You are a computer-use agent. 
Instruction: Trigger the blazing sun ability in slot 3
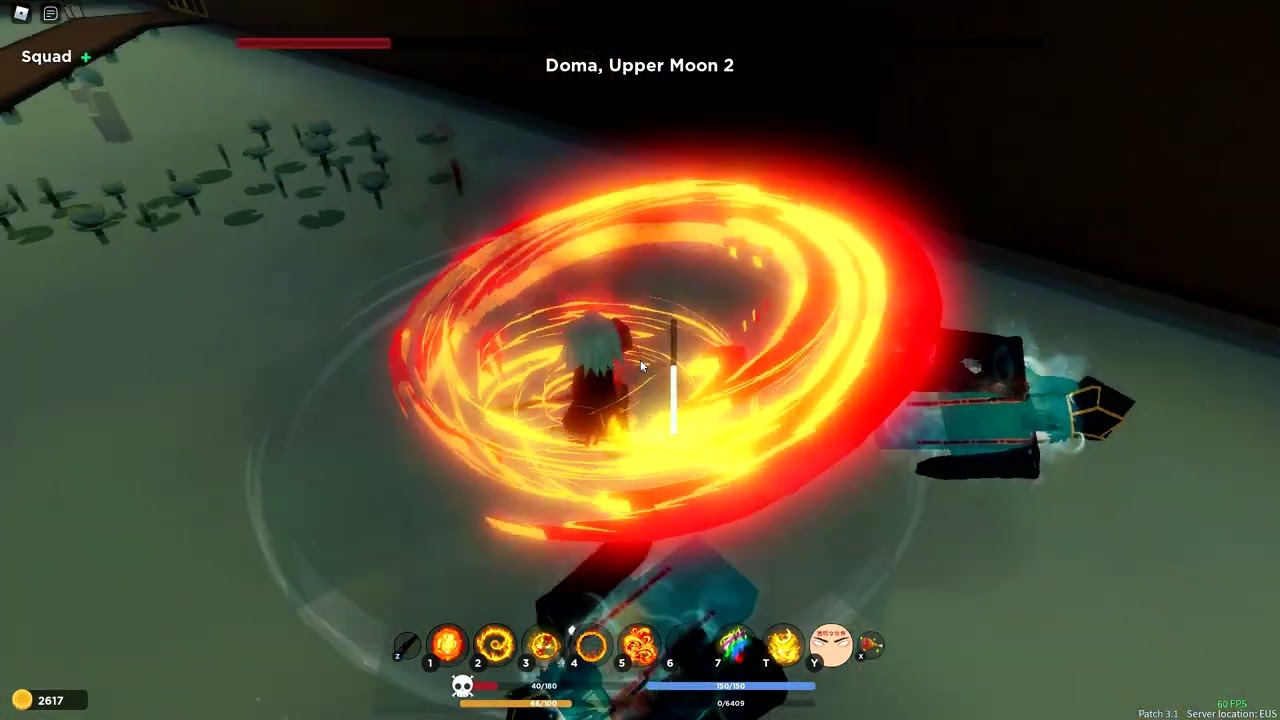point(543,645)
